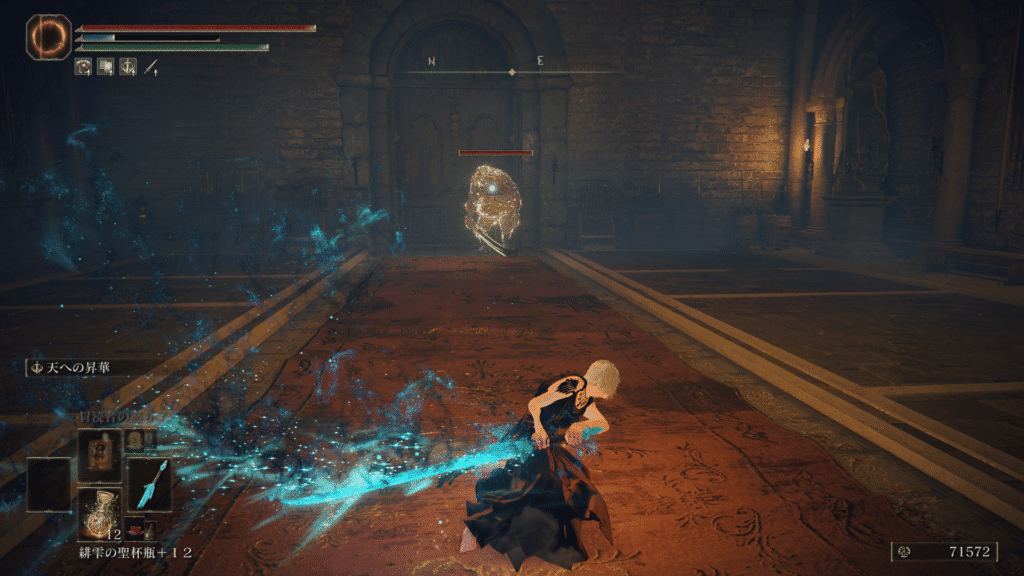Select the spell slot above the flask
The height and width of the screenshot is (576, 1024).
coord(100,455)
